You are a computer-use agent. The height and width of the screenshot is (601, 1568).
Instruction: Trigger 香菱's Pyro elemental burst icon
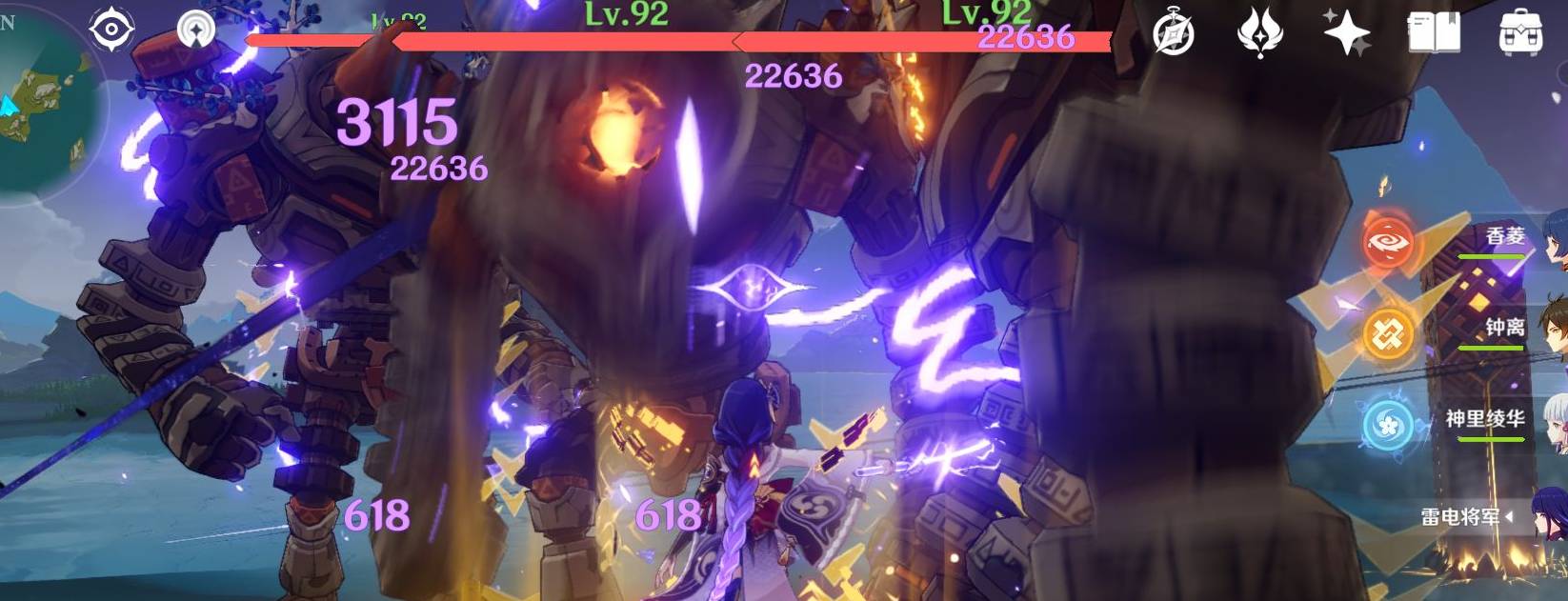pos(1387,243)
